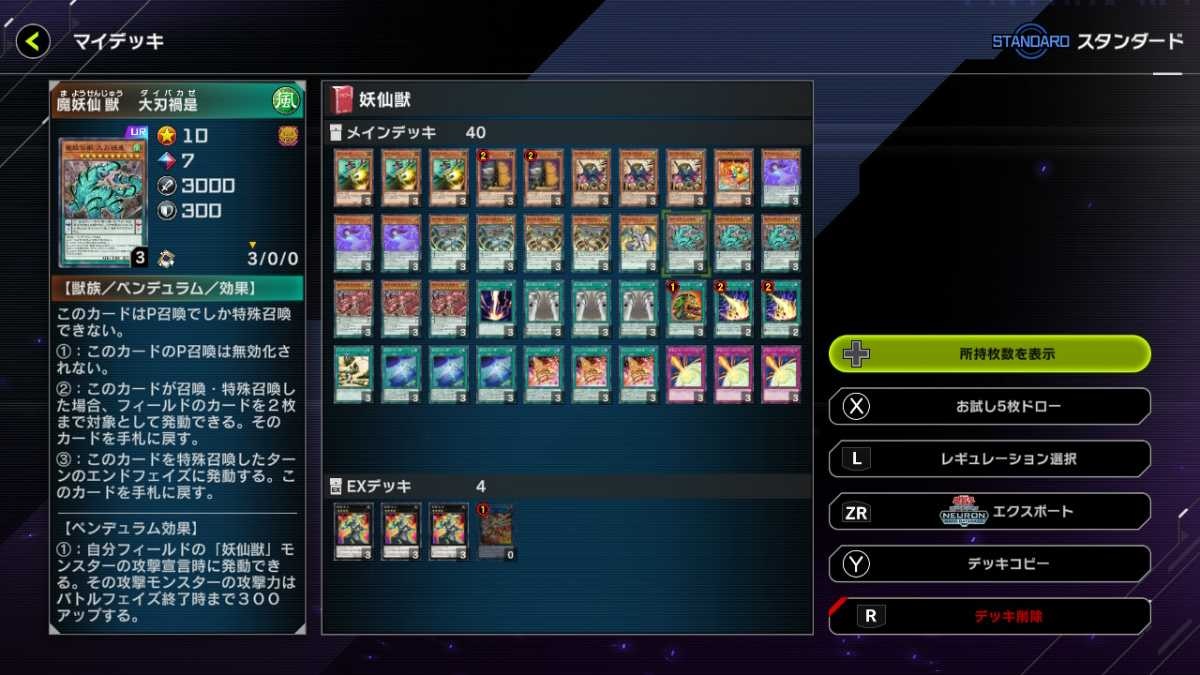Show owned card count (所持枚数を表示)
Viewport: 1200px width, 675px height.
coord(989,354)
